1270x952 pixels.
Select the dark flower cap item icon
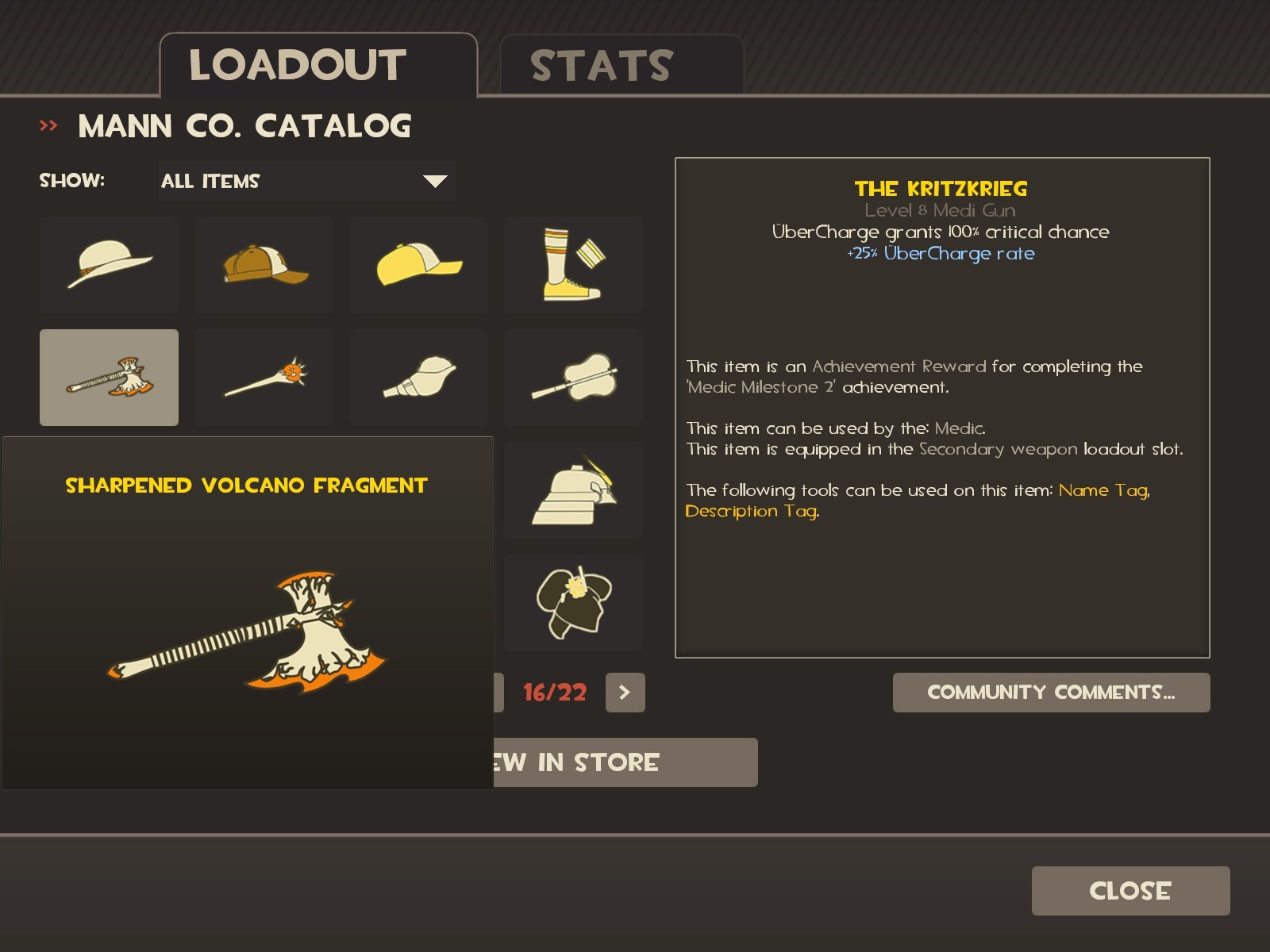tap(573, 602)
